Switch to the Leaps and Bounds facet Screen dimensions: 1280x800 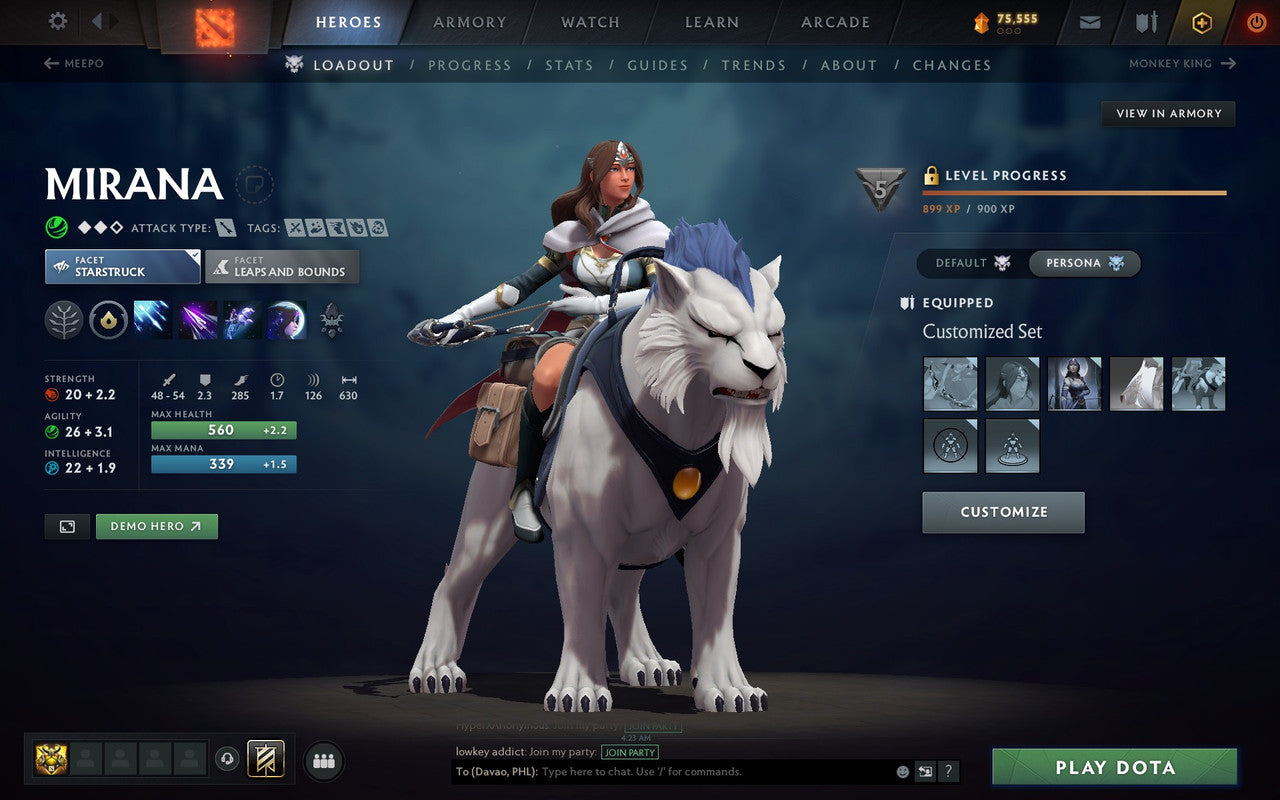(x=282, y=266)
